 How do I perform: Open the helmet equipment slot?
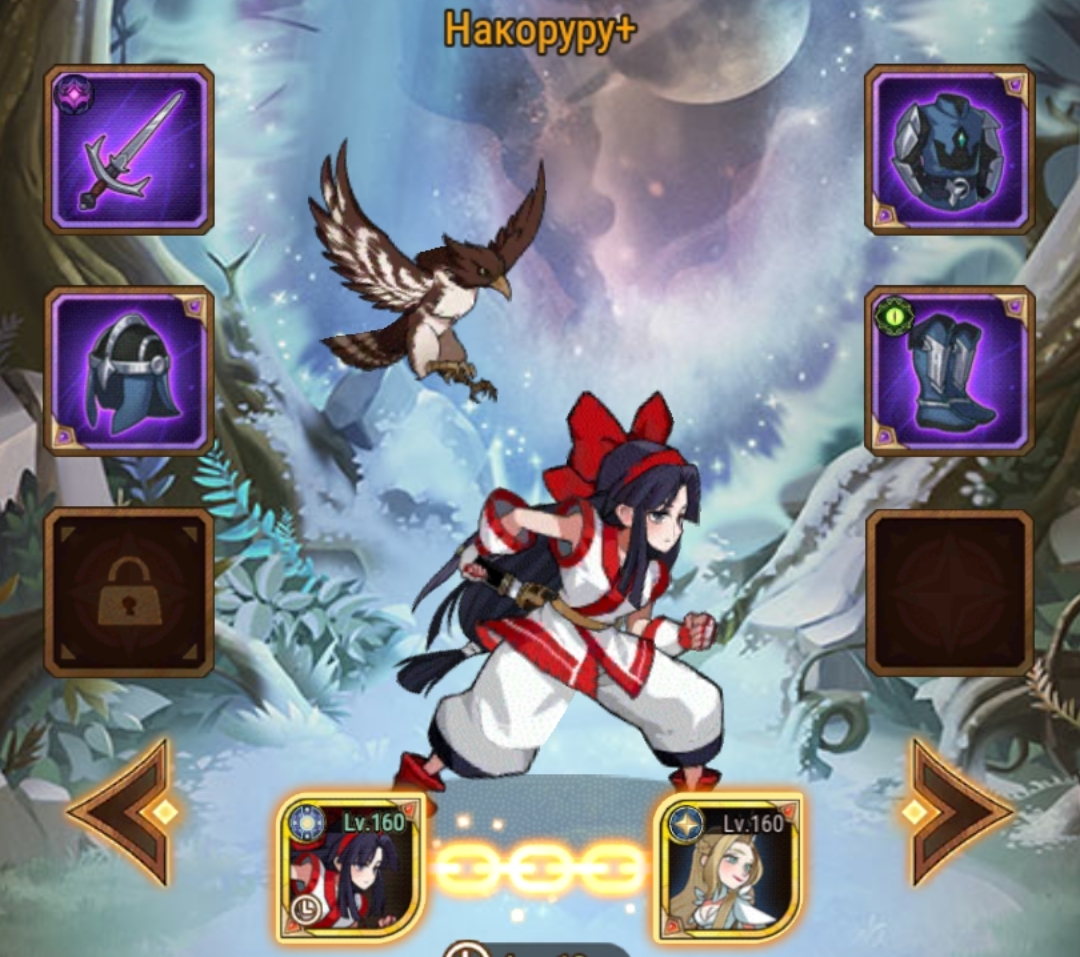(129, 371)
